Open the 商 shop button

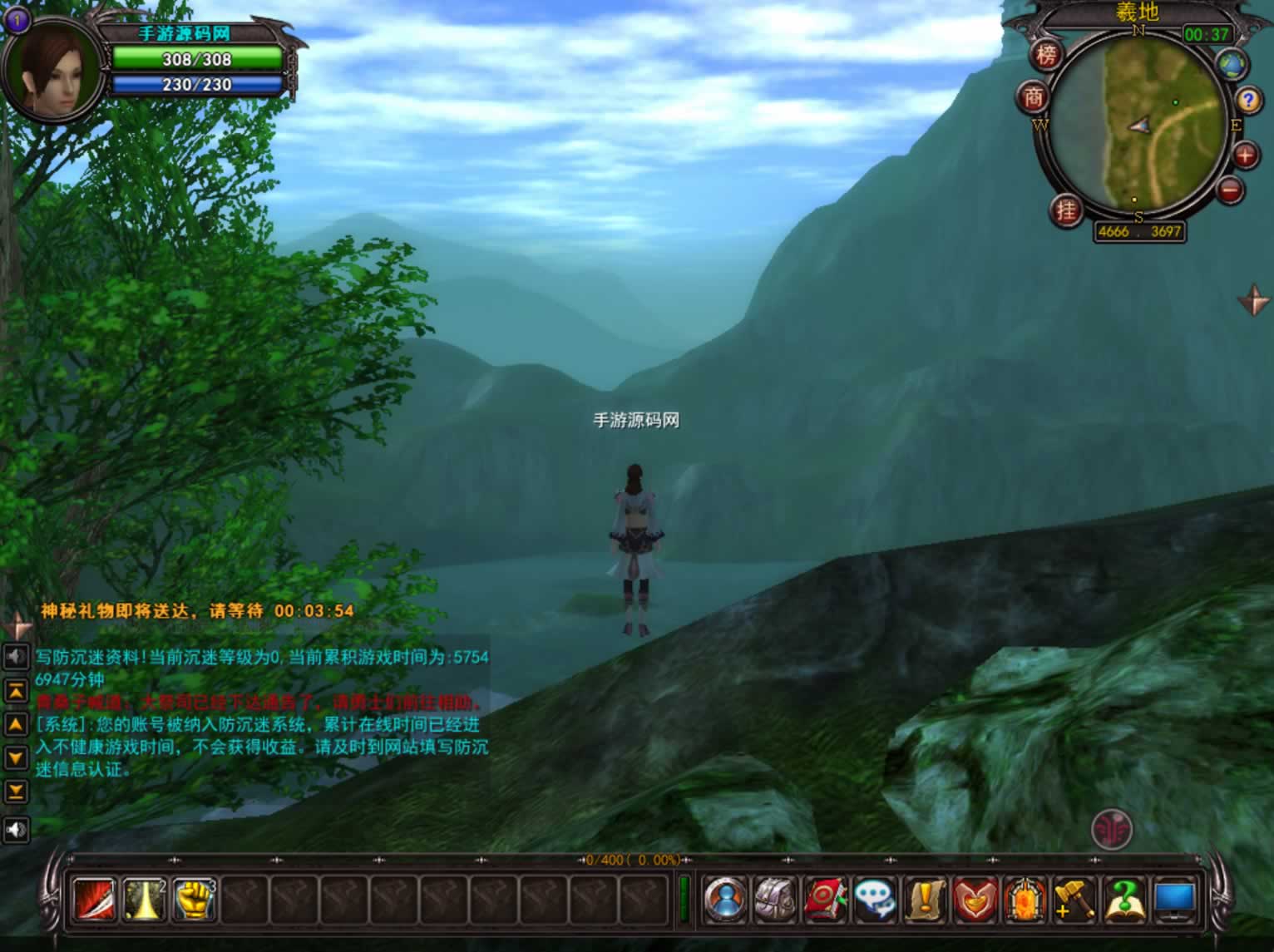coord(1033,98)
